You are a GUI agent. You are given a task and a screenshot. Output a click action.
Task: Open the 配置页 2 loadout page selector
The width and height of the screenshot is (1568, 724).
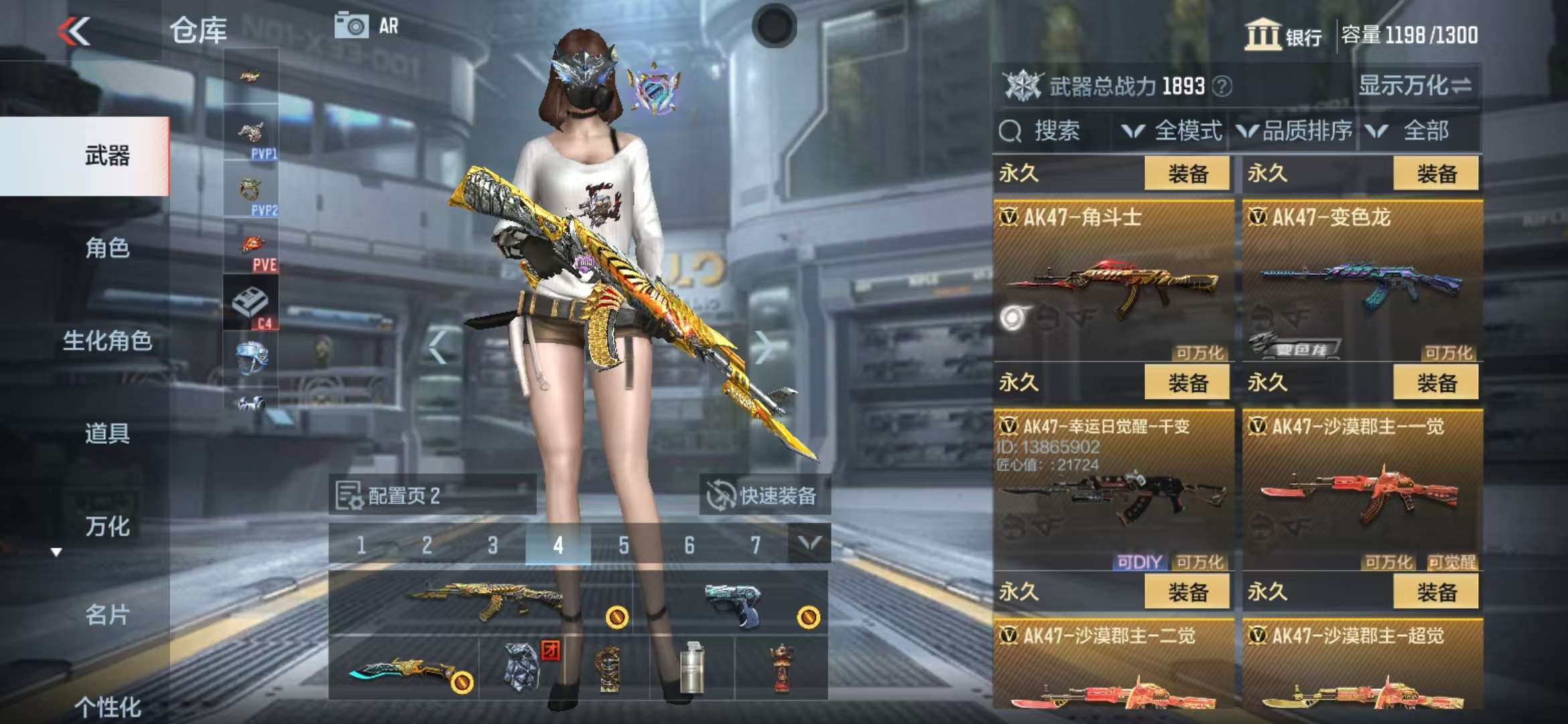432,495
